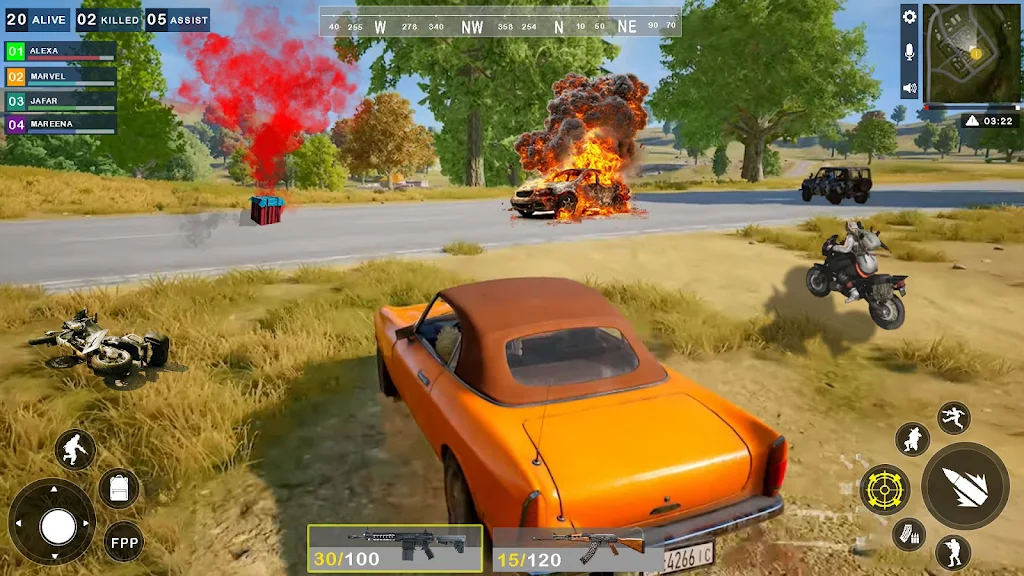Activate the yellow crosshair aim button
This screenshot has width=1024, height=576.
[x=885, y=489]
